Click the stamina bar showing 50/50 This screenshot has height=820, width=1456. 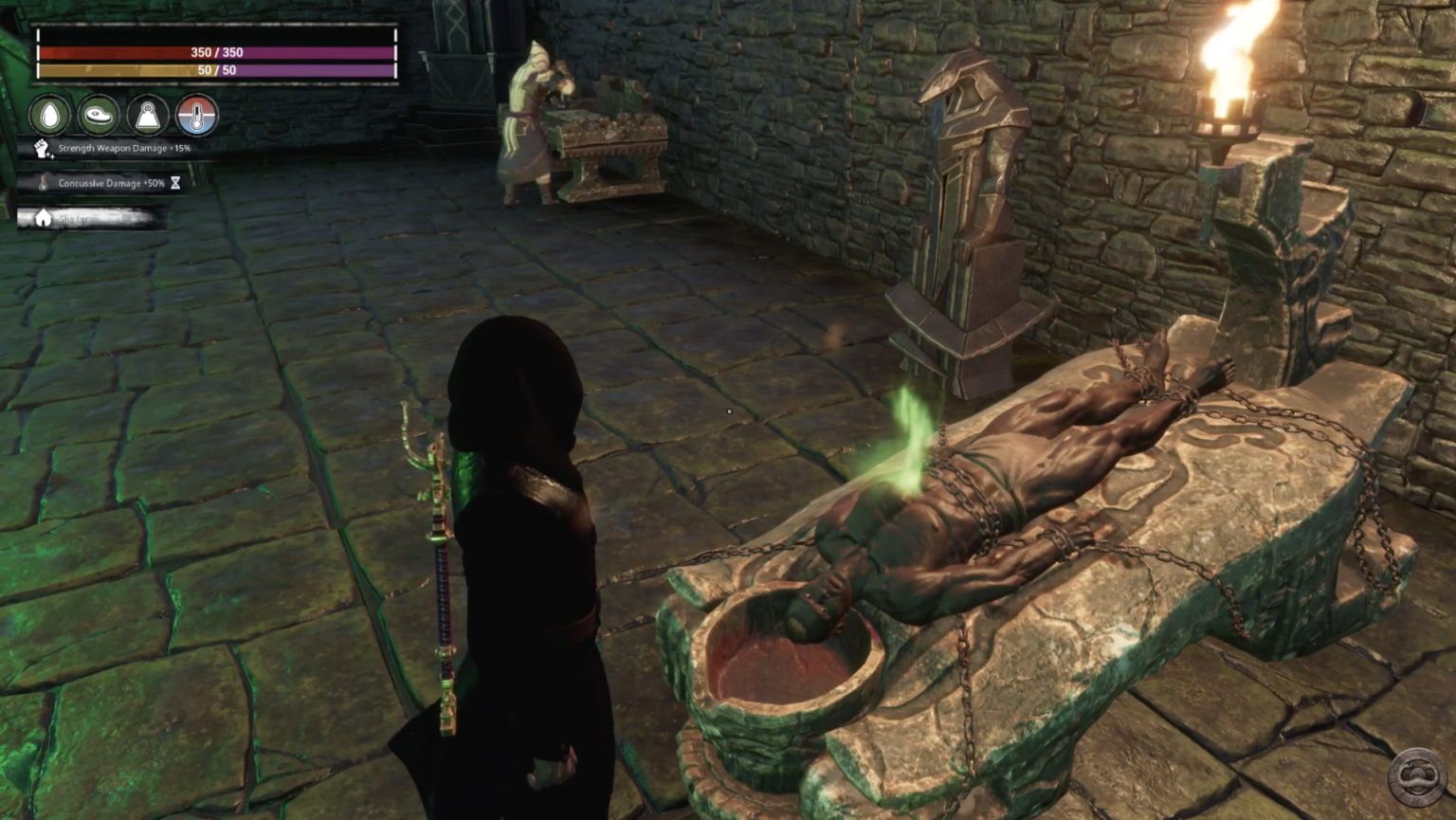[x=216, y=70]
